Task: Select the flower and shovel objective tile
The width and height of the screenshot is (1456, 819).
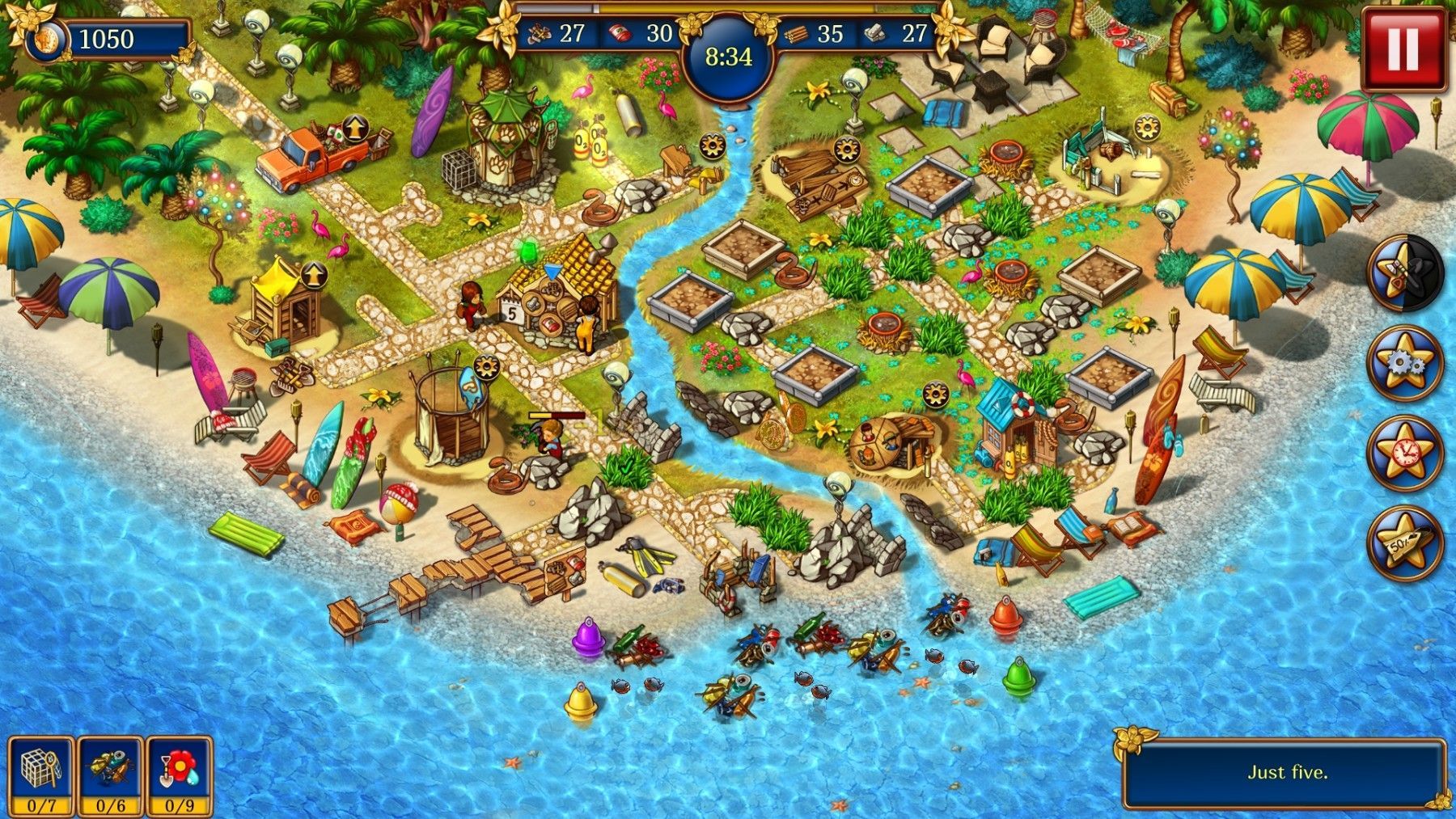Action: coord(180,775)
